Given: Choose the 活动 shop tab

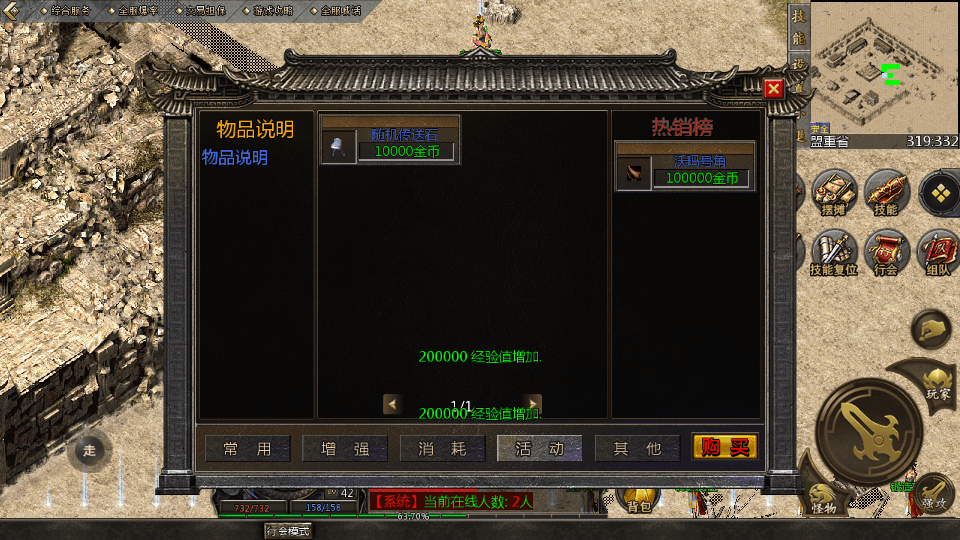Looking at the screenshot, I should coord(539,449).
